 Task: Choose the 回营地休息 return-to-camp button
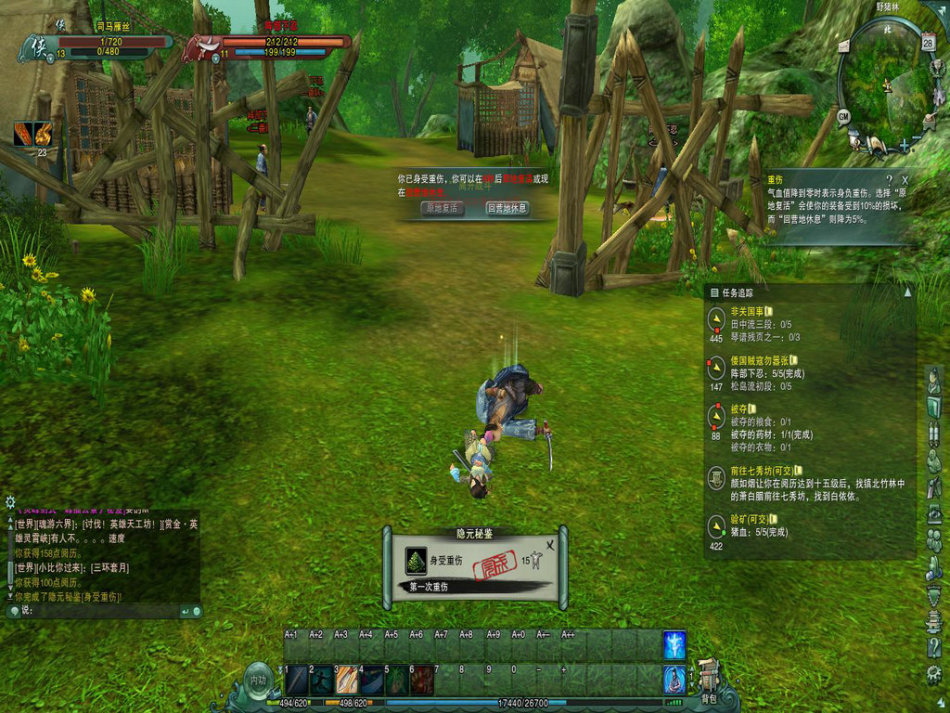tap(507, 209)
